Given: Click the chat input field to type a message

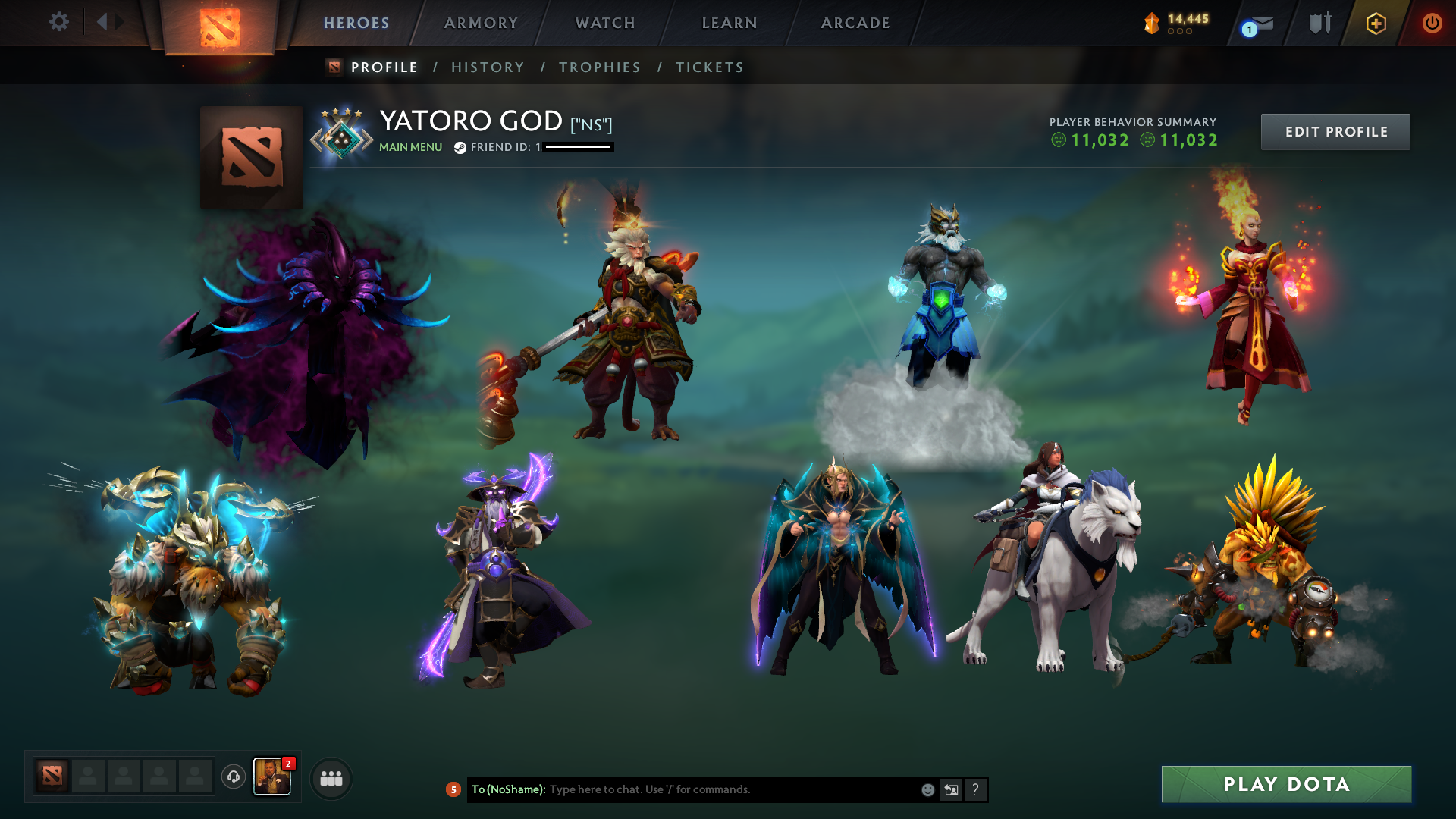Looking at the screenshot, I should (x=720, y=789).
